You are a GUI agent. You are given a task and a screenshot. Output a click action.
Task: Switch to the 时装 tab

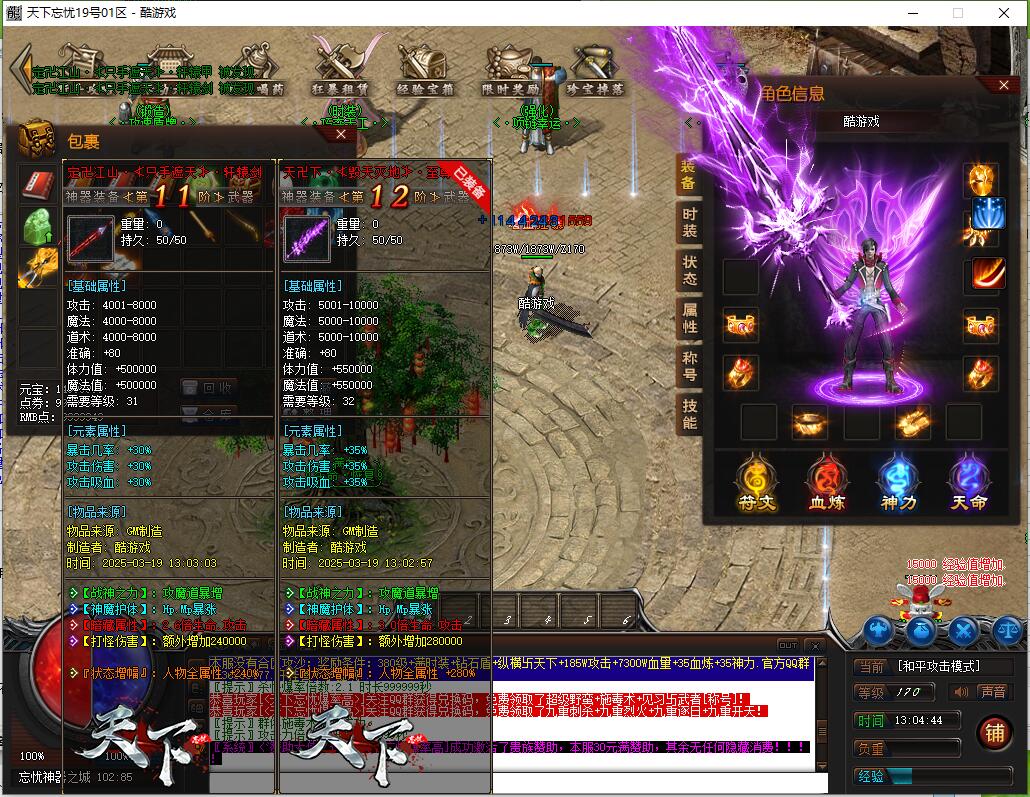coord(690,223)
